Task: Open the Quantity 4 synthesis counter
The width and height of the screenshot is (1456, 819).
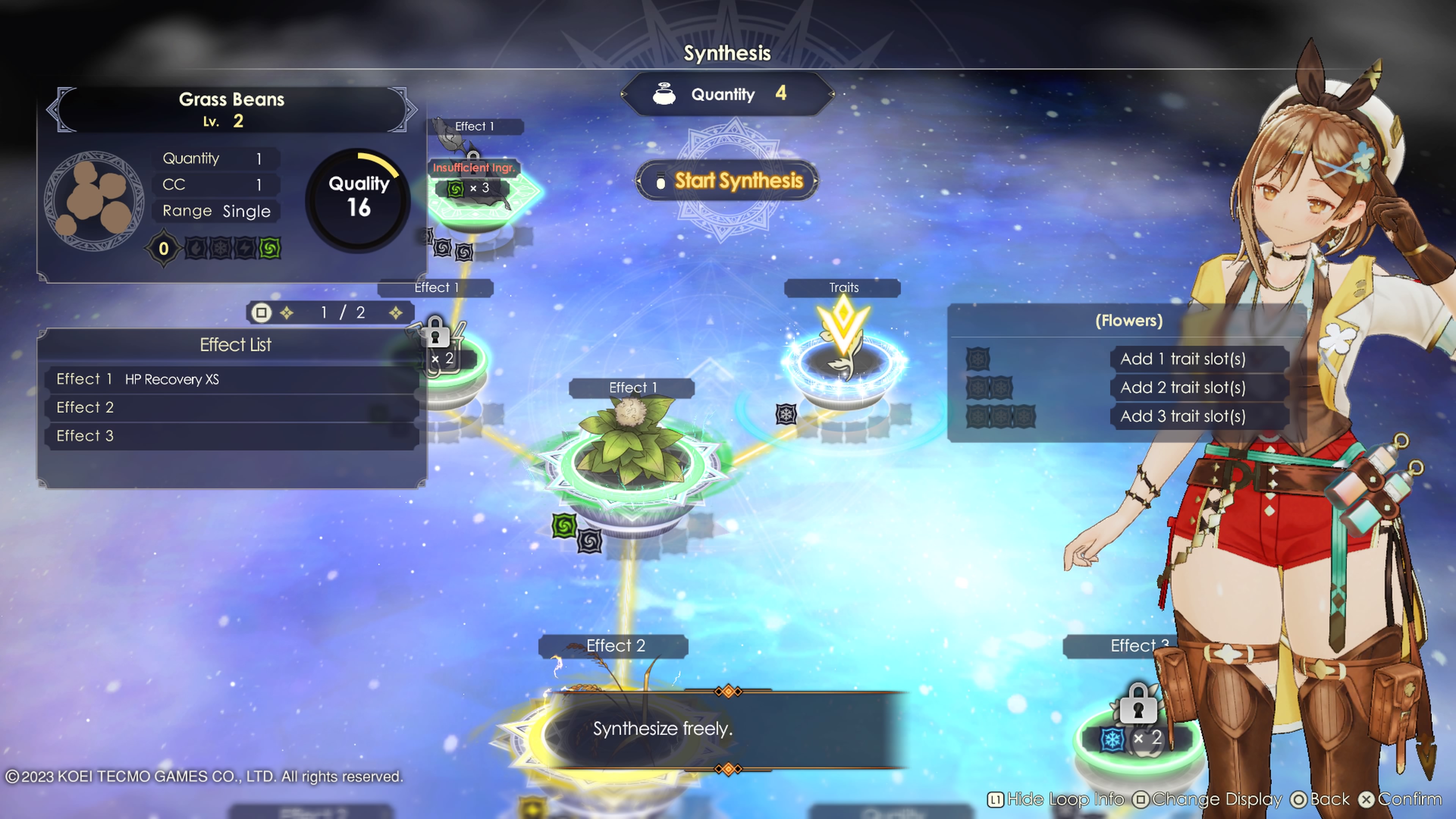Action: 727,94
